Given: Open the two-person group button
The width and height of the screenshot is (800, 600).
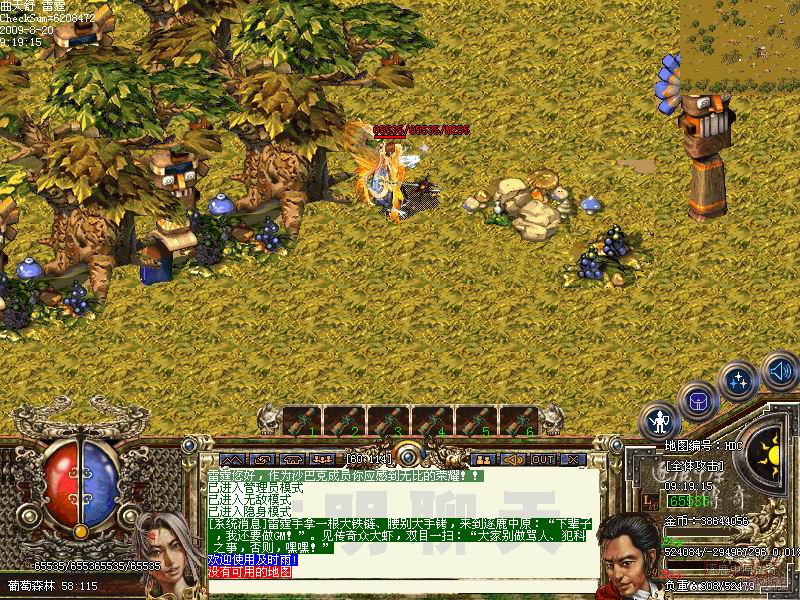Looking at the screenshot, I should tap(483, 459).
